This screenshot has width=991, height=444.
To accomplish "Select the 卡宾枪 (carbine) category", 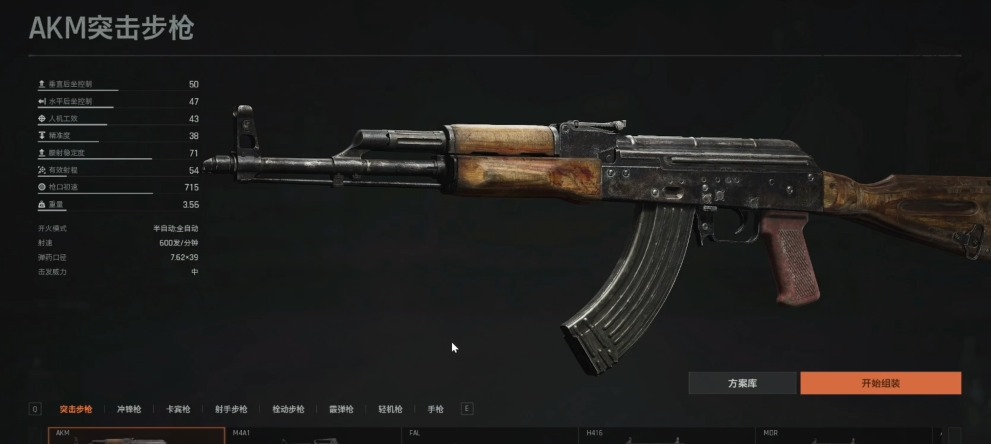I will (x=177, y=409).
